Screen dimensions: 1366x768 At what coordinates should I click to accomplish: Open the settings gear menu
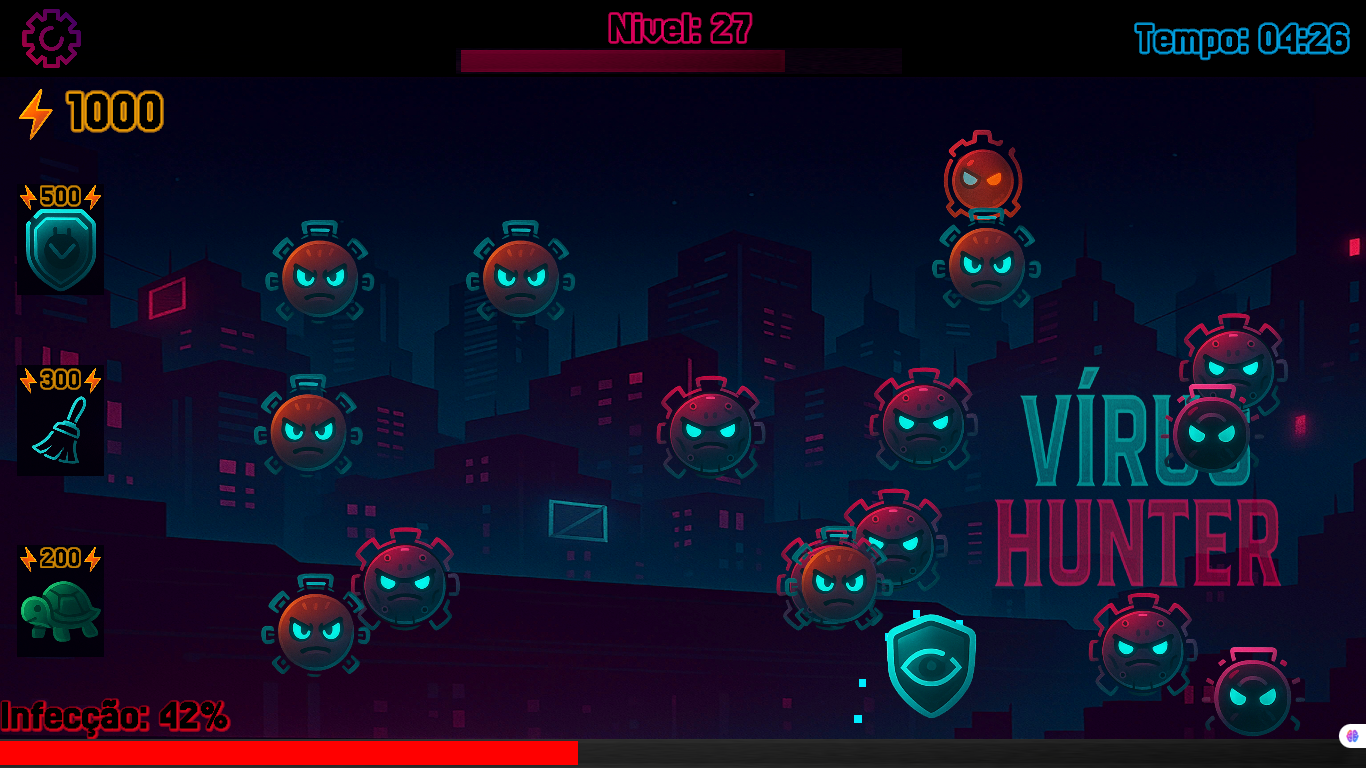pyautogui.click(x=52, y=38)
